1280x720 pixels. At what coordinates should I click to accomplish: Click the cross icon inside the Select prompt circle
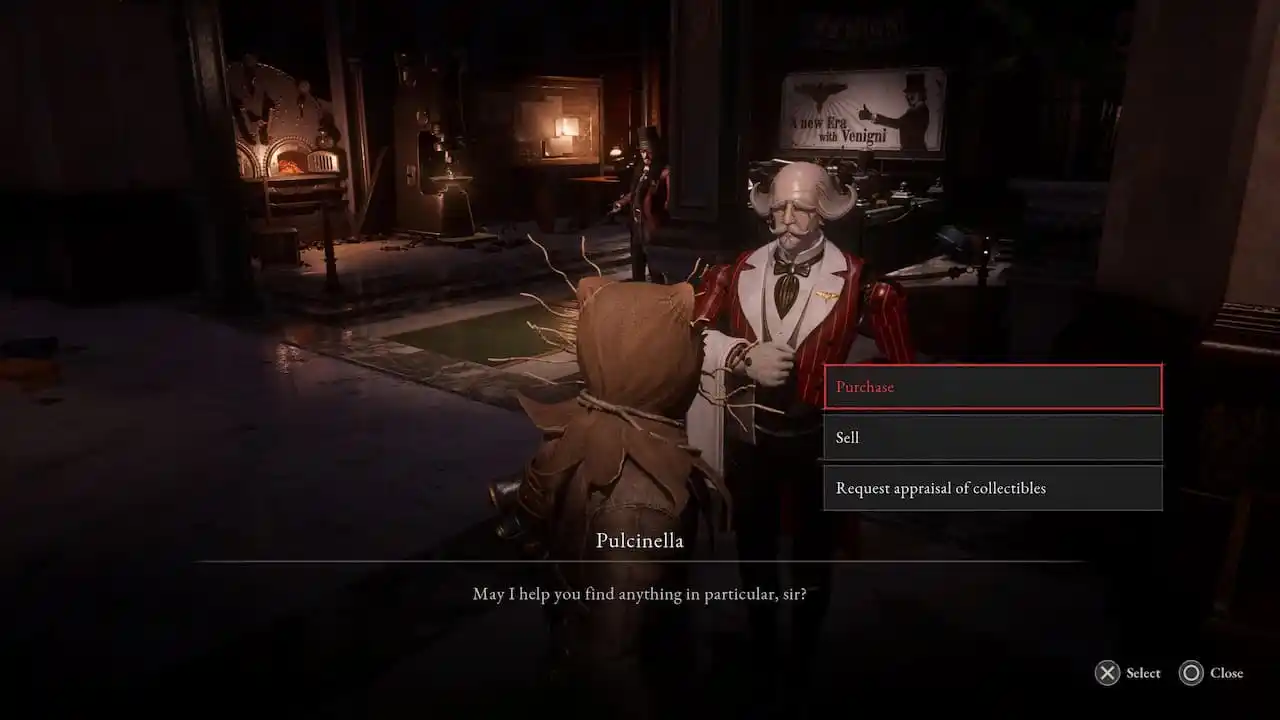(1106, 673)
